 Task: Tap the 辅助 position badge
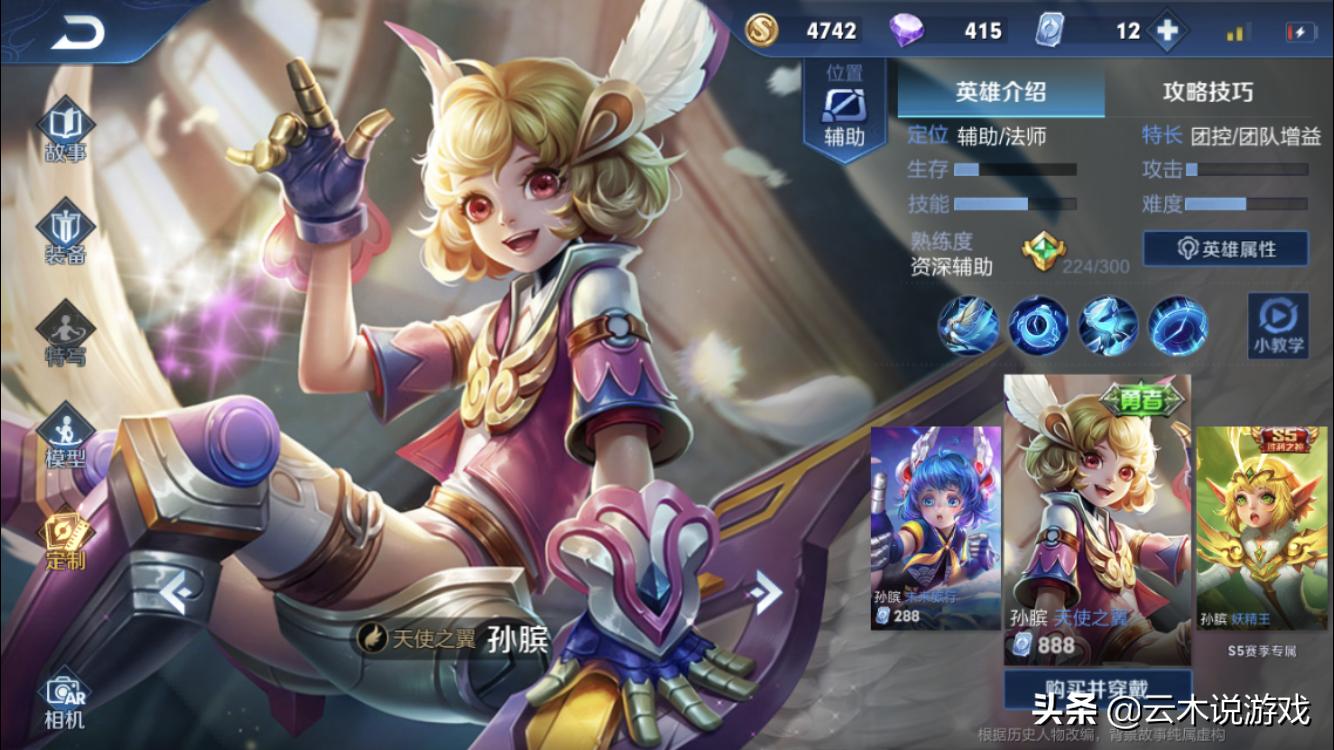[844, 110]
